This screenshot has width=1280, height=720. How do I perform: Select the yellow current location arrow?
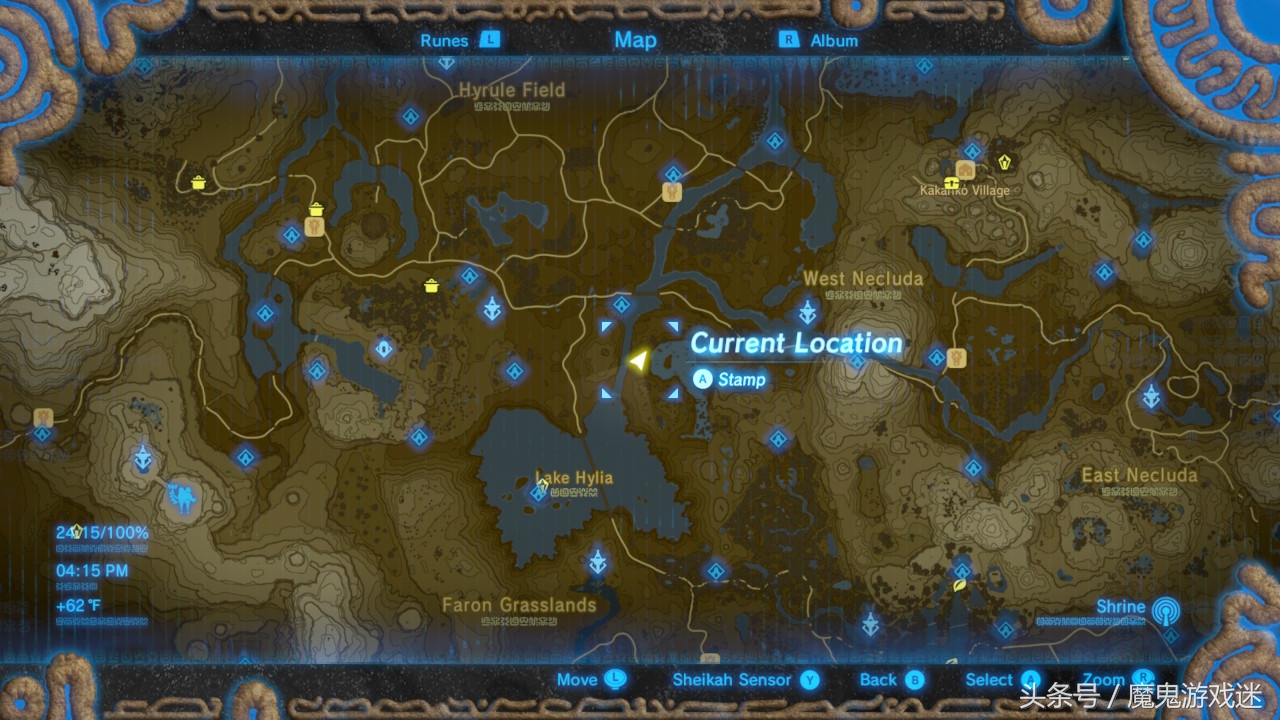click(637, 360)
